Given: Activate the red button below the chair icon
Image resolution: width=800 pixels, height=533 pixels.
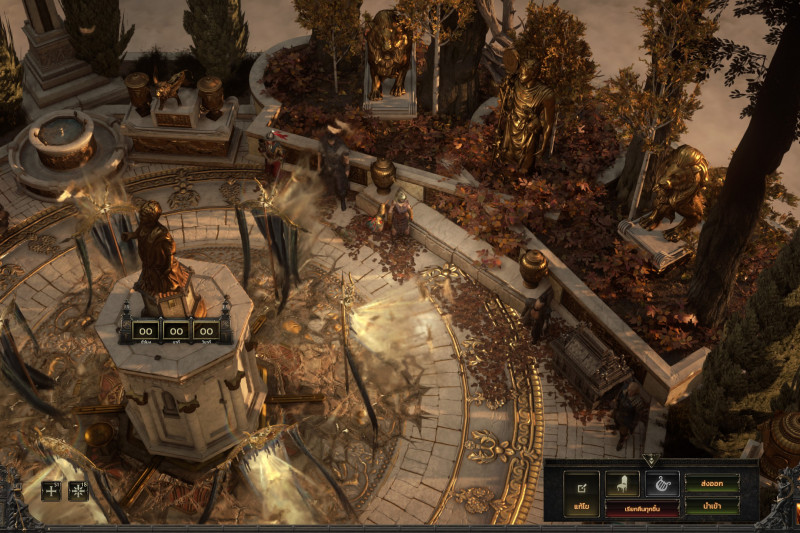Looking at the screenshot, I should [x=642, y=508].
